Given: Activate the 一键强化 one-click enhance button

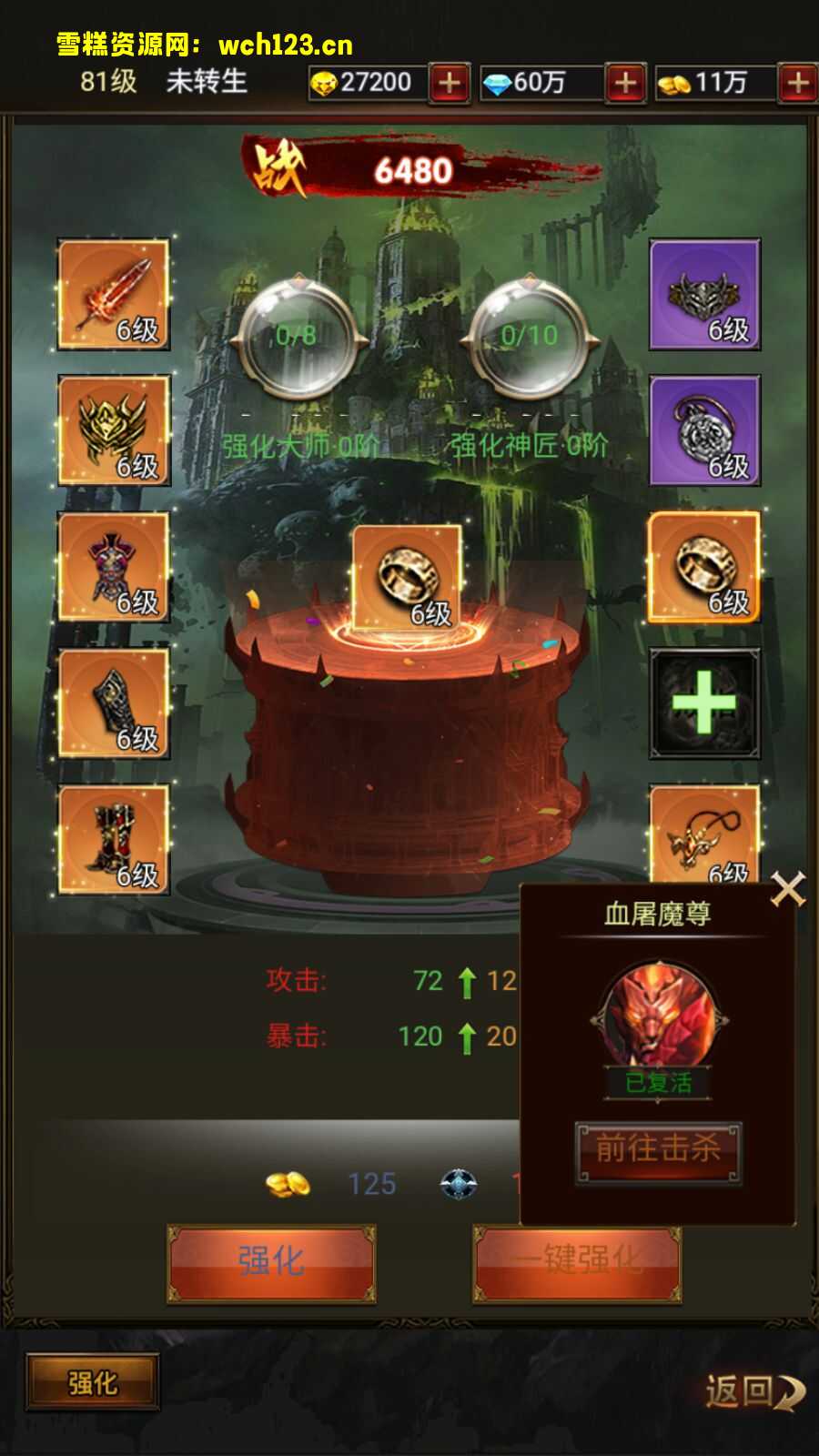Looking at the screenshot, I should [x=577, y=1261].
